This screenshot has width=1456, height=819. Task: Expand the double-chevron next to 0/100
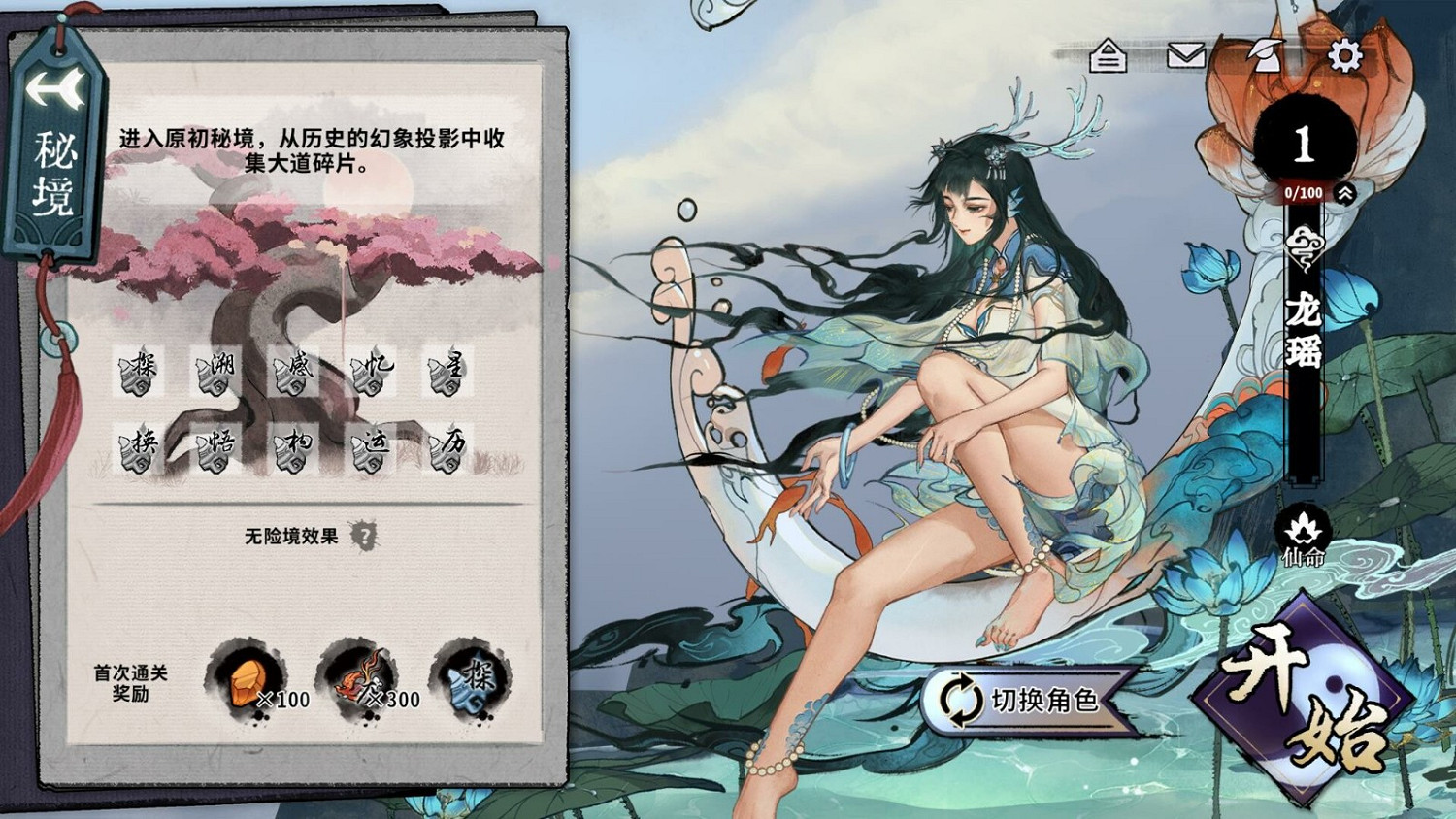pyautogui.click(x=1343, y=193)
